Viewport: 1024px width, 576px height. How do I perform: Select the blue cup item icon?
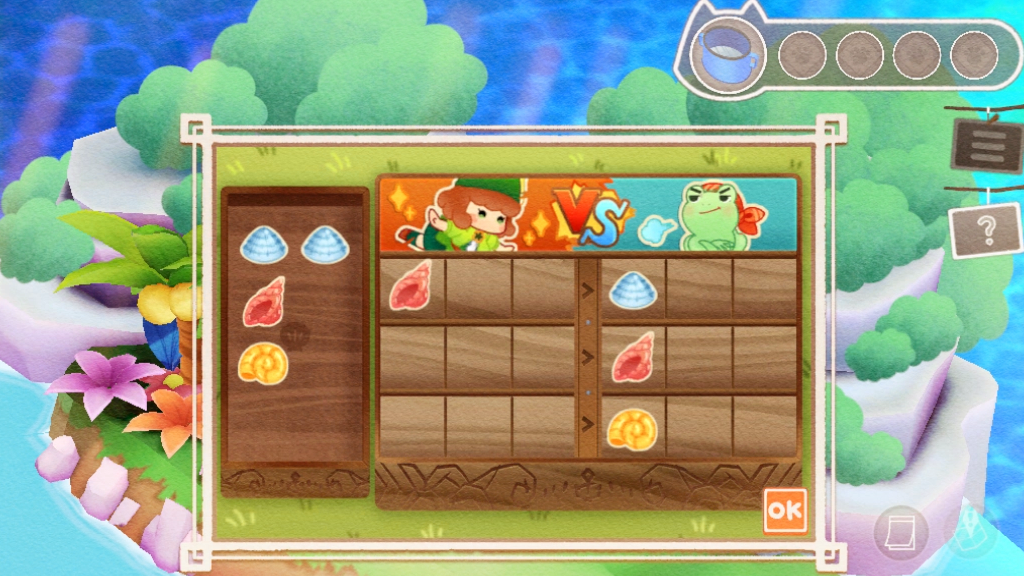[729, 55]
